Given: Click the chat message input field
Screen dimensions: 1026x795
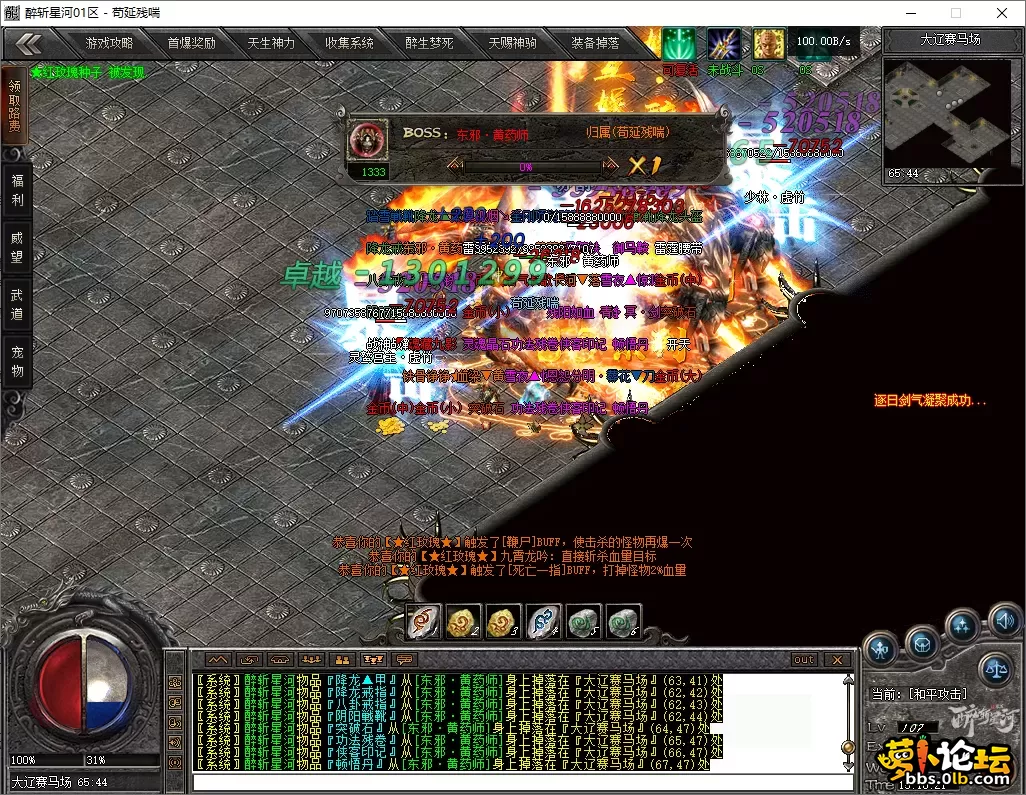Looking at the screenshot, I should point(520,782).
